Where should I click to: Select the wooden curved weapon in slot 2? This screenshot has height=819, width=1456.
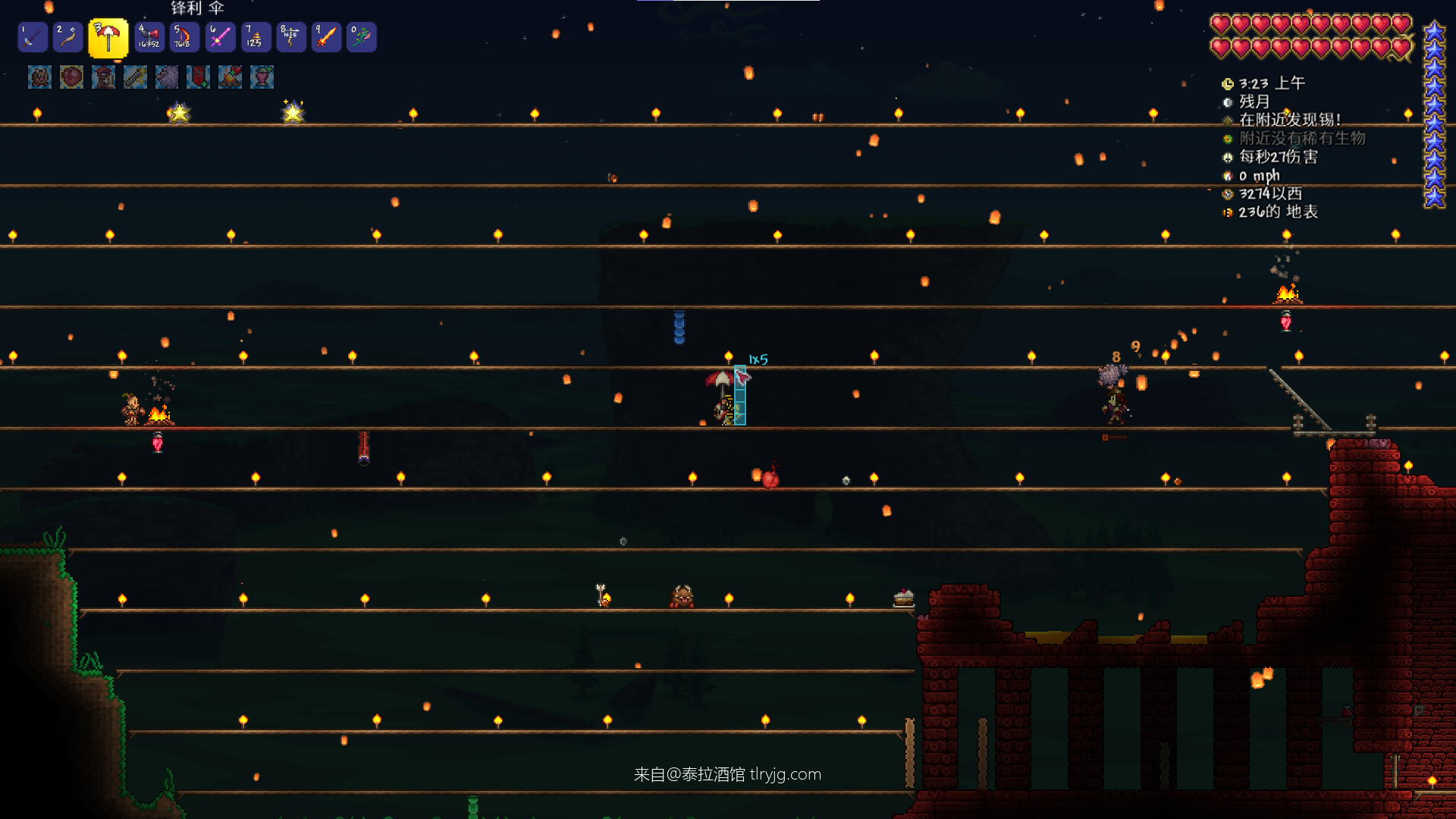click(x=68, y=37)
